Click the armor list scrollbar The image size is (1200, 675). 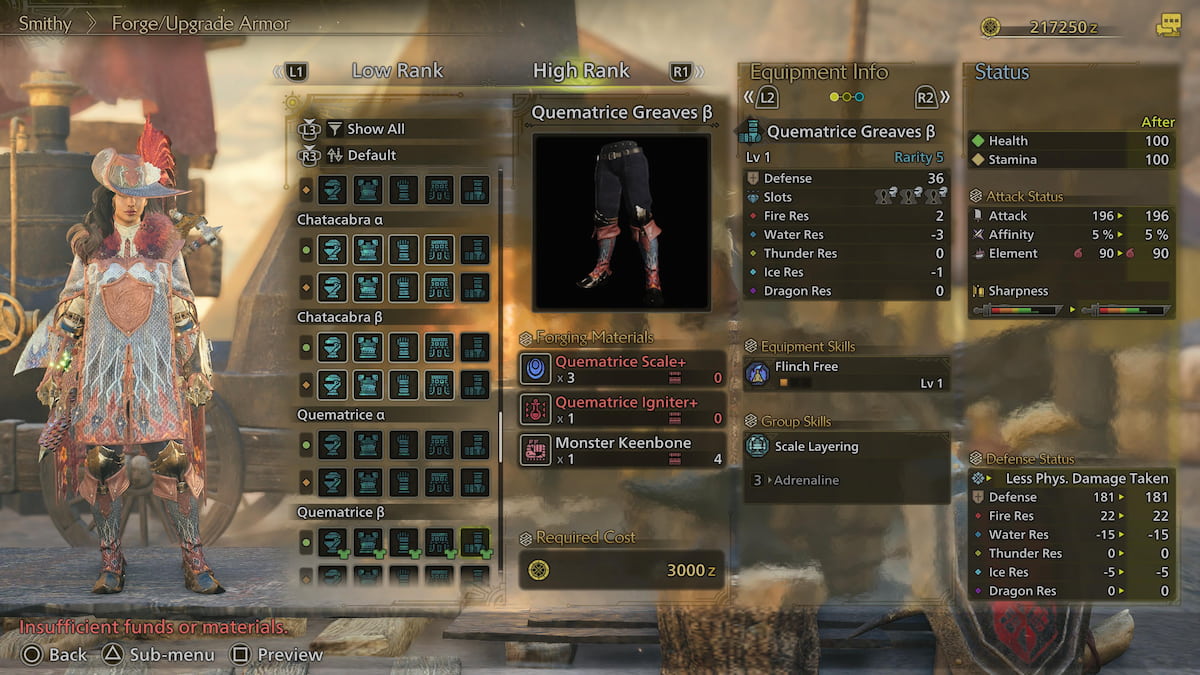tap(500, 435)
